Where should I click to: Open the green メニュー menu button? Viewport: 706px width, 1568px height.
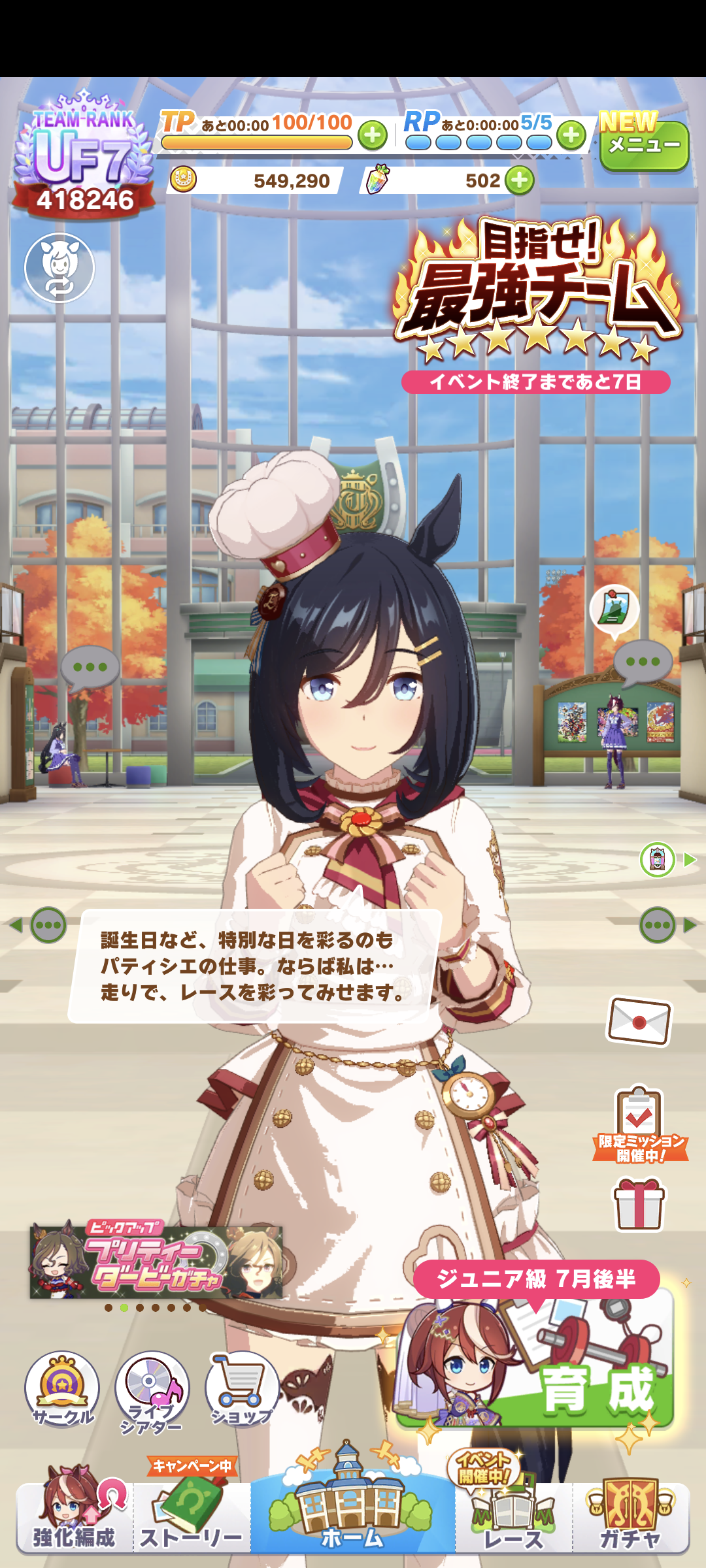coord(644,146)
